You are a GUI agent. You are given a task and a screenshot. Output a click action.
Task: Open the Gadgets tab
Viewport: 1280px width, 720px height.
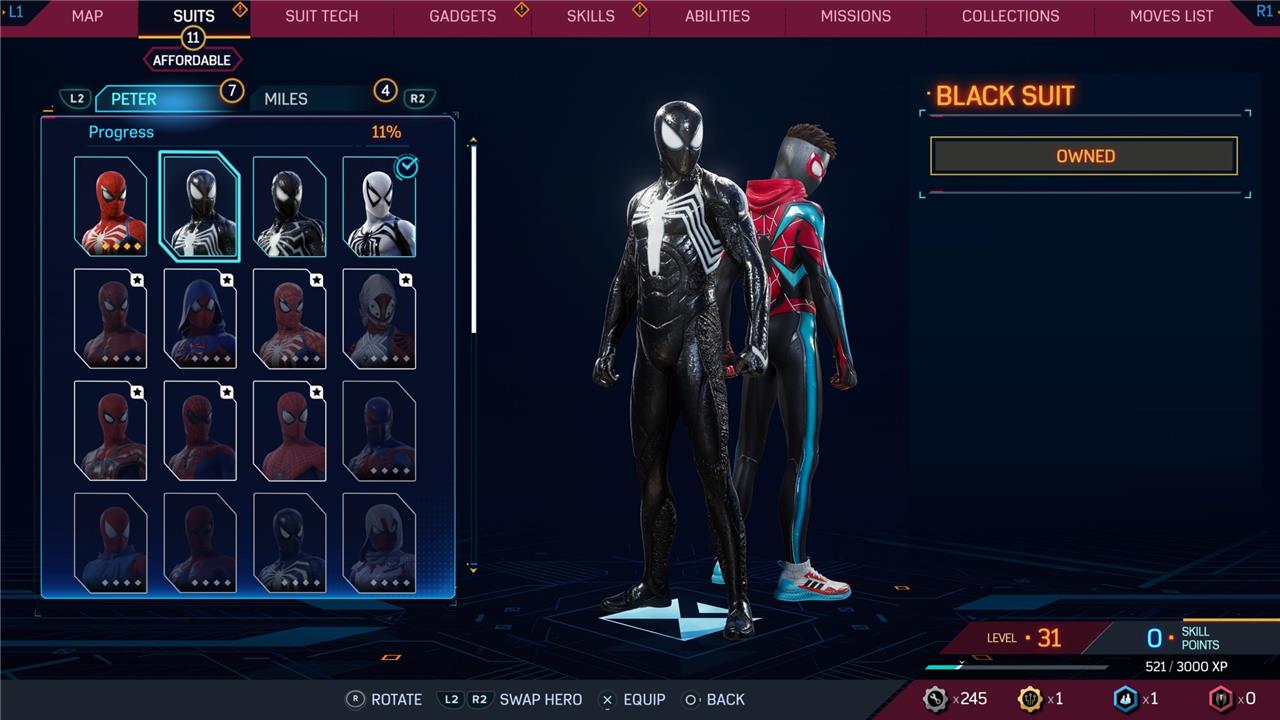pos(462,16)
